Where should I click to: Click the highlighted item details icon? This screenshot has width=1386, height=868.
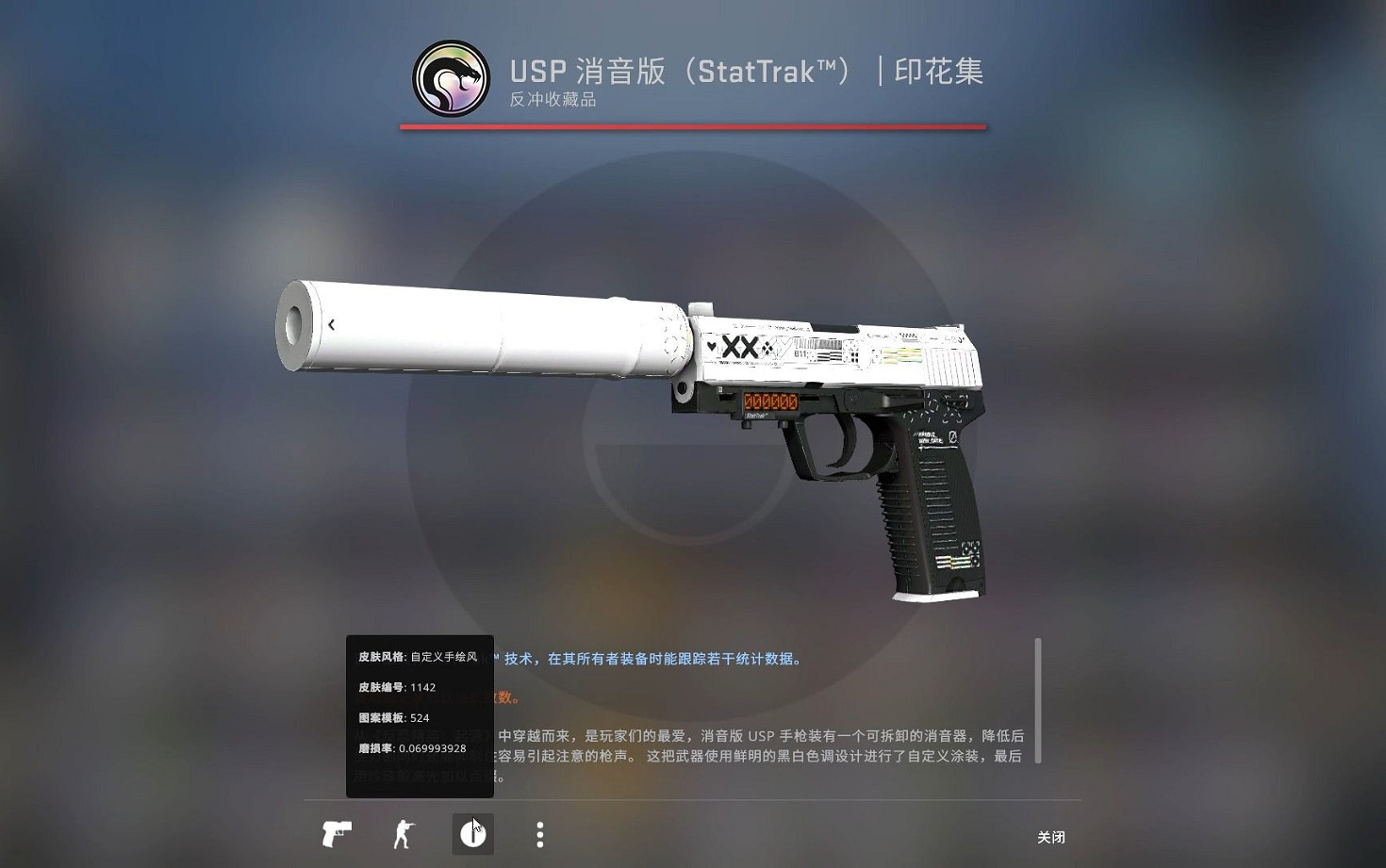[x=472, y=833]
